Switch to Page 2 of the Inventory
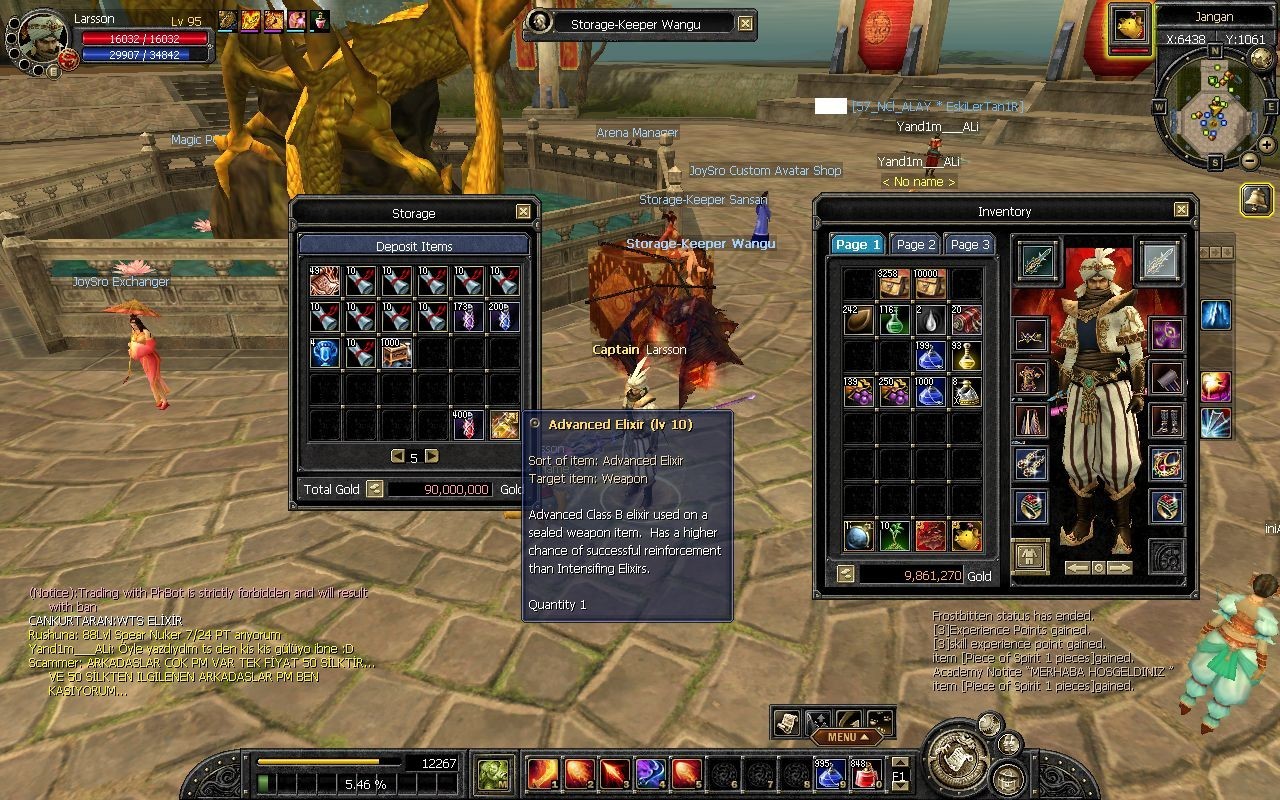The height and width of the screenshot is (800, 1280). click(x=914, y=244)
